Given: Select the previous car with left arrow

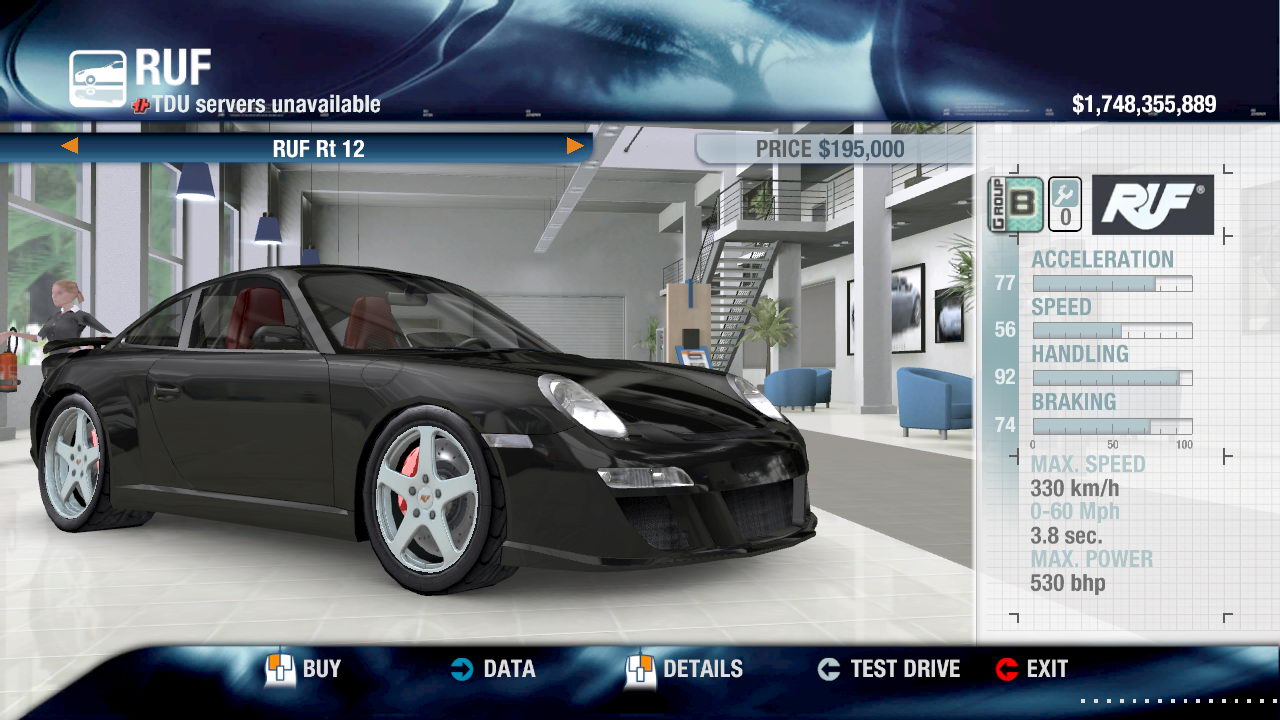Looking at the screenshot, I should pyautogui.click(x=69, y=147).
